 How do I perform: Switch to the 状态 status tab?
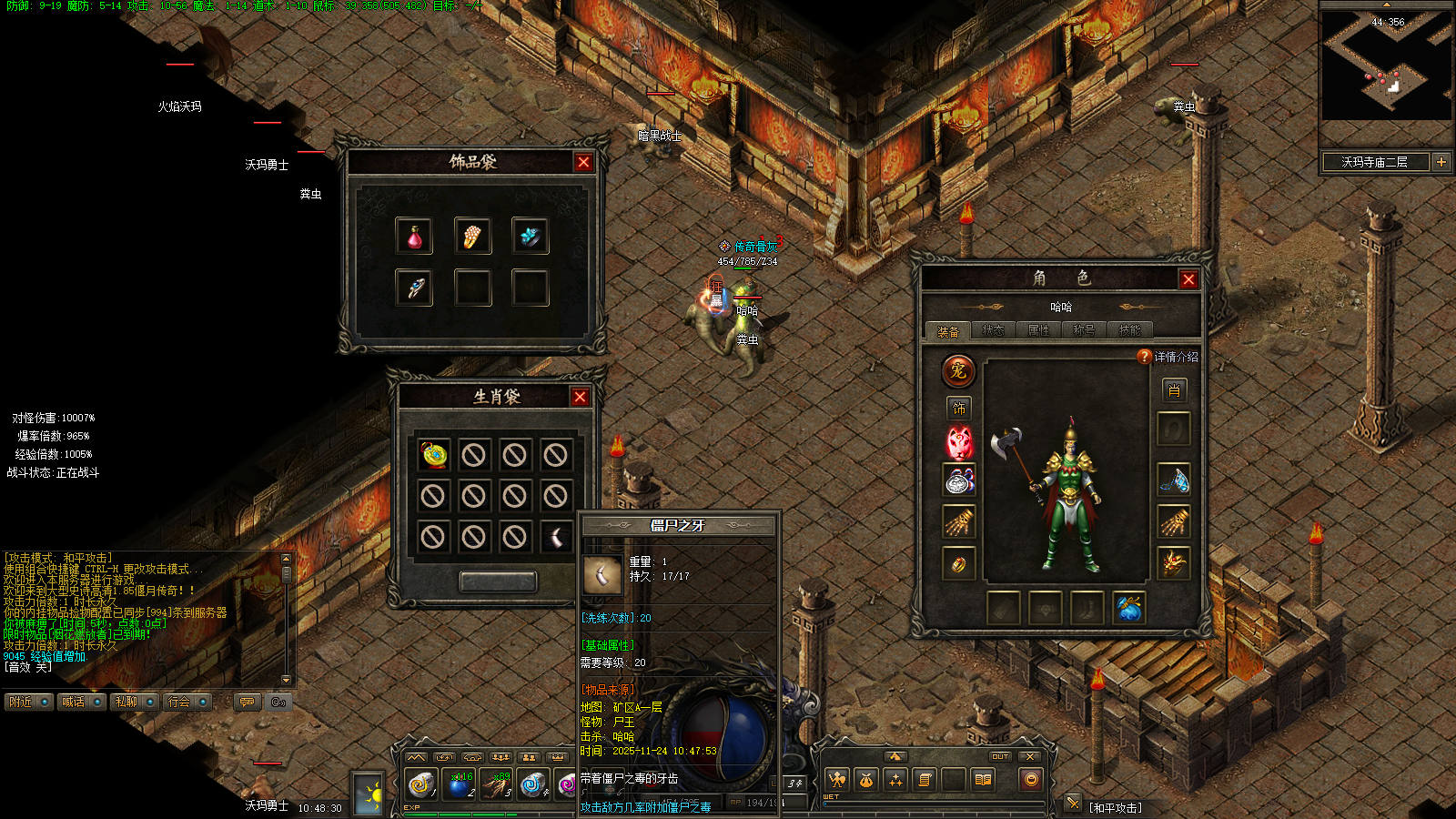pos(993,330)
